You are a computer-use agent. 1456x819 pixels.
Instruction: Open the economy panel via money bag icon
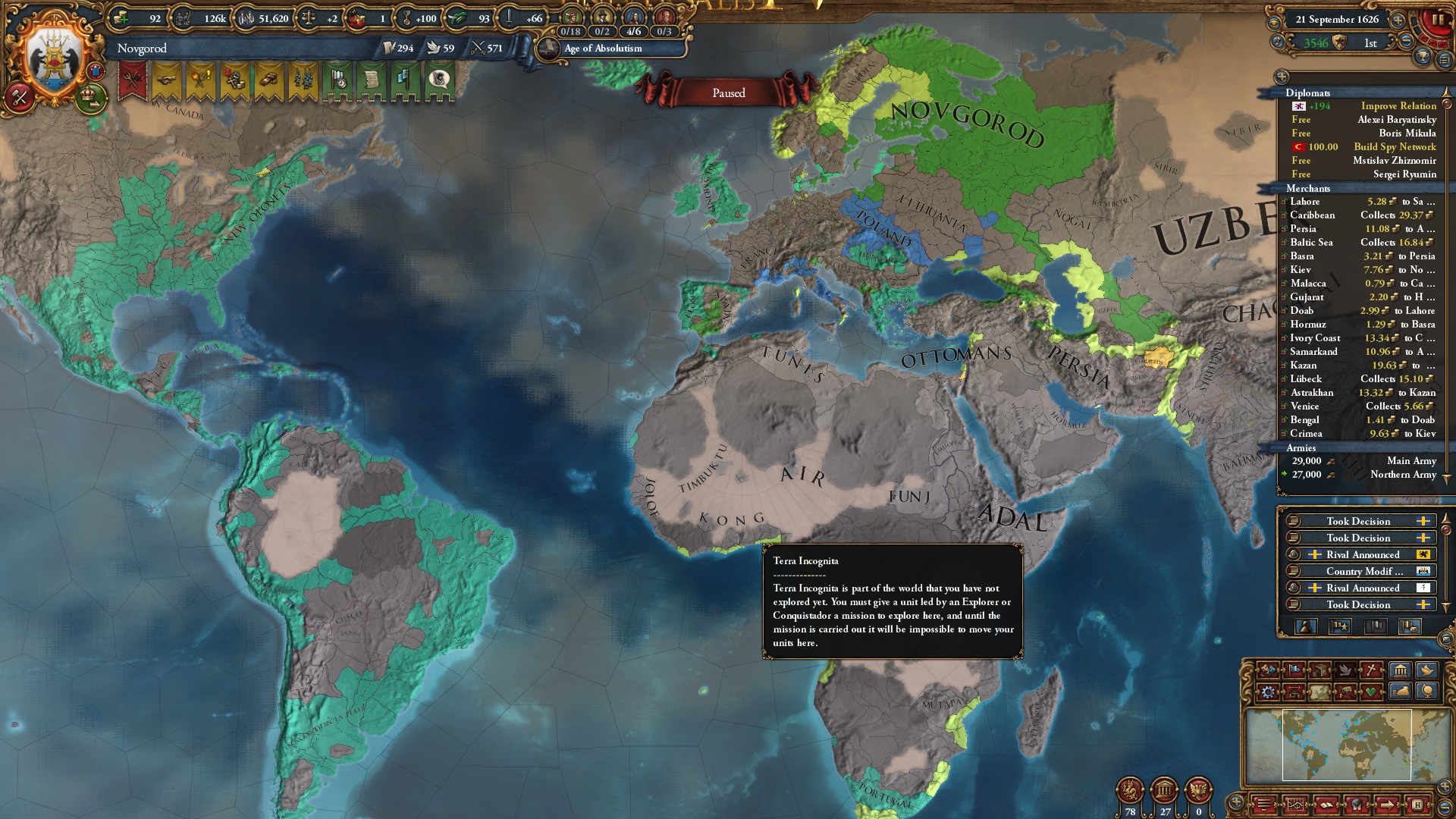click(1399, 692)
